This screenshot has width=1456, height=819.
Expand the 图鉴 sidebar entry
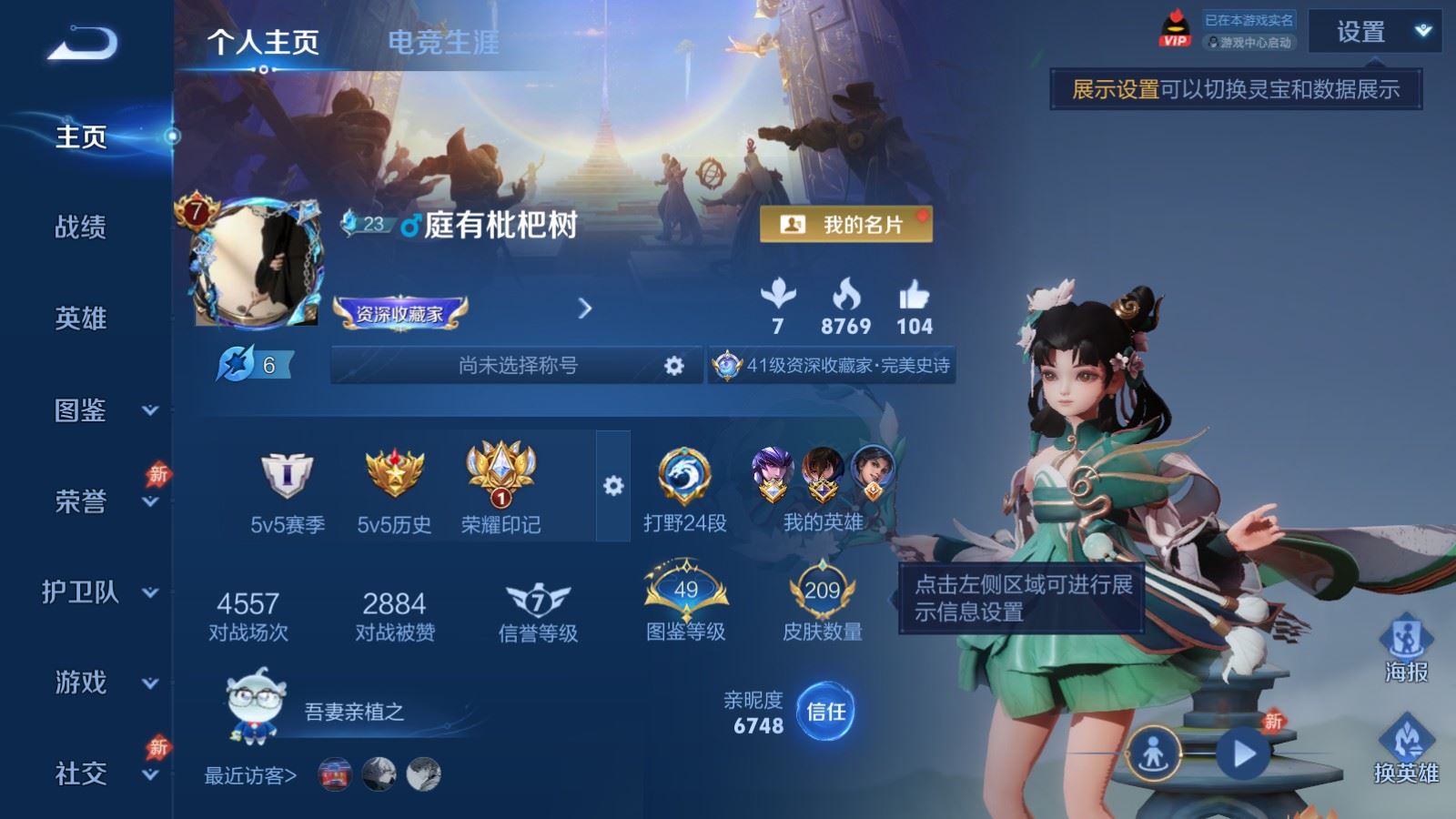pyautogui.click(x=100, y=410)
